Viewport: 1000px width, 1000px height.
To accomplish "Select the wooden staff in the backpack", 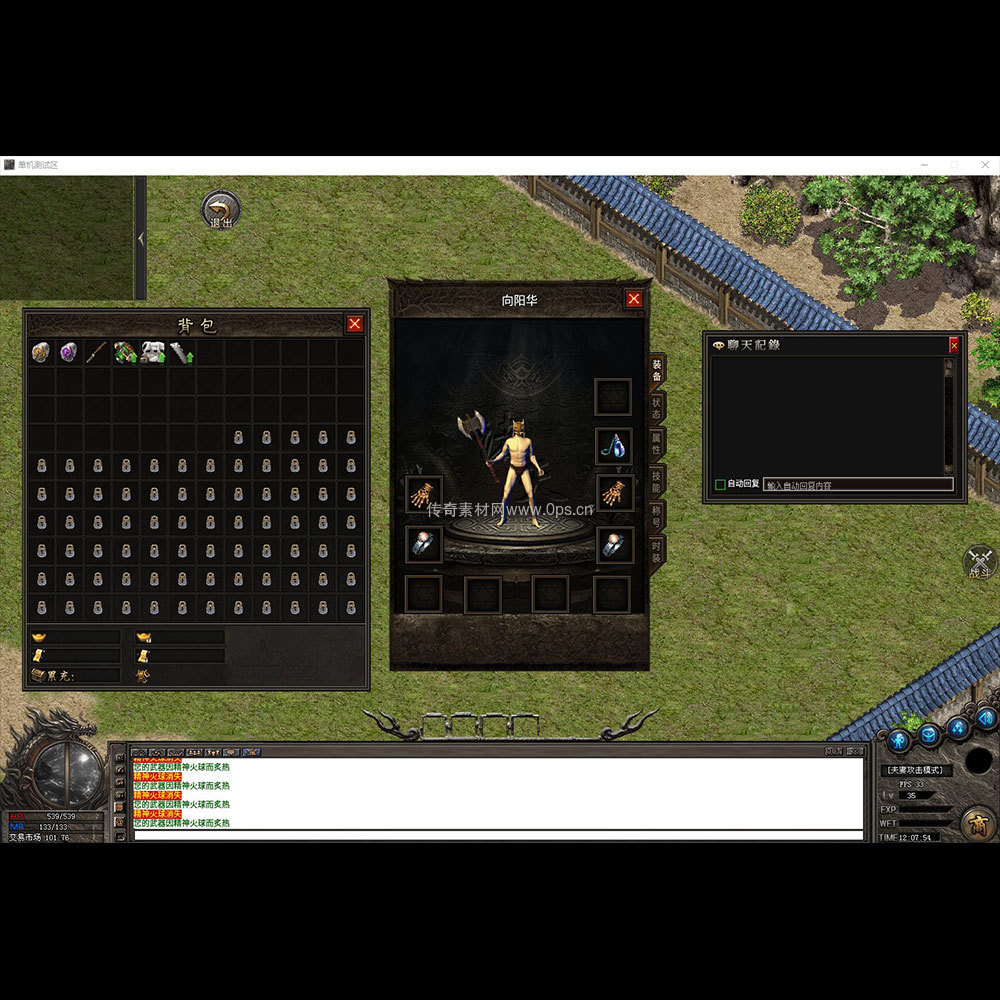I will tap(97, 352).
